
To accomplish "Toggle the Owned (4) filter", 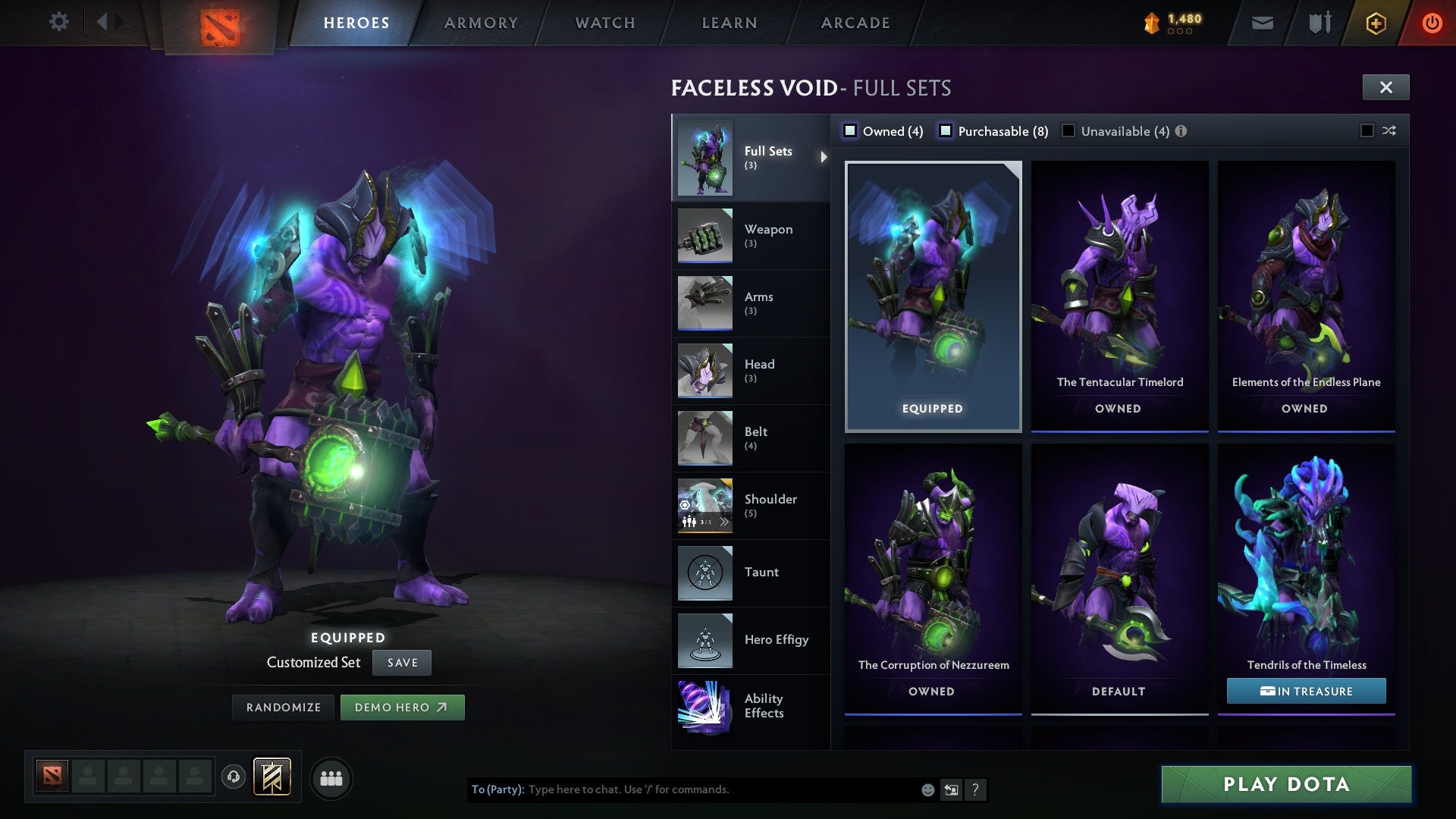I will click(x=851, y=130).
